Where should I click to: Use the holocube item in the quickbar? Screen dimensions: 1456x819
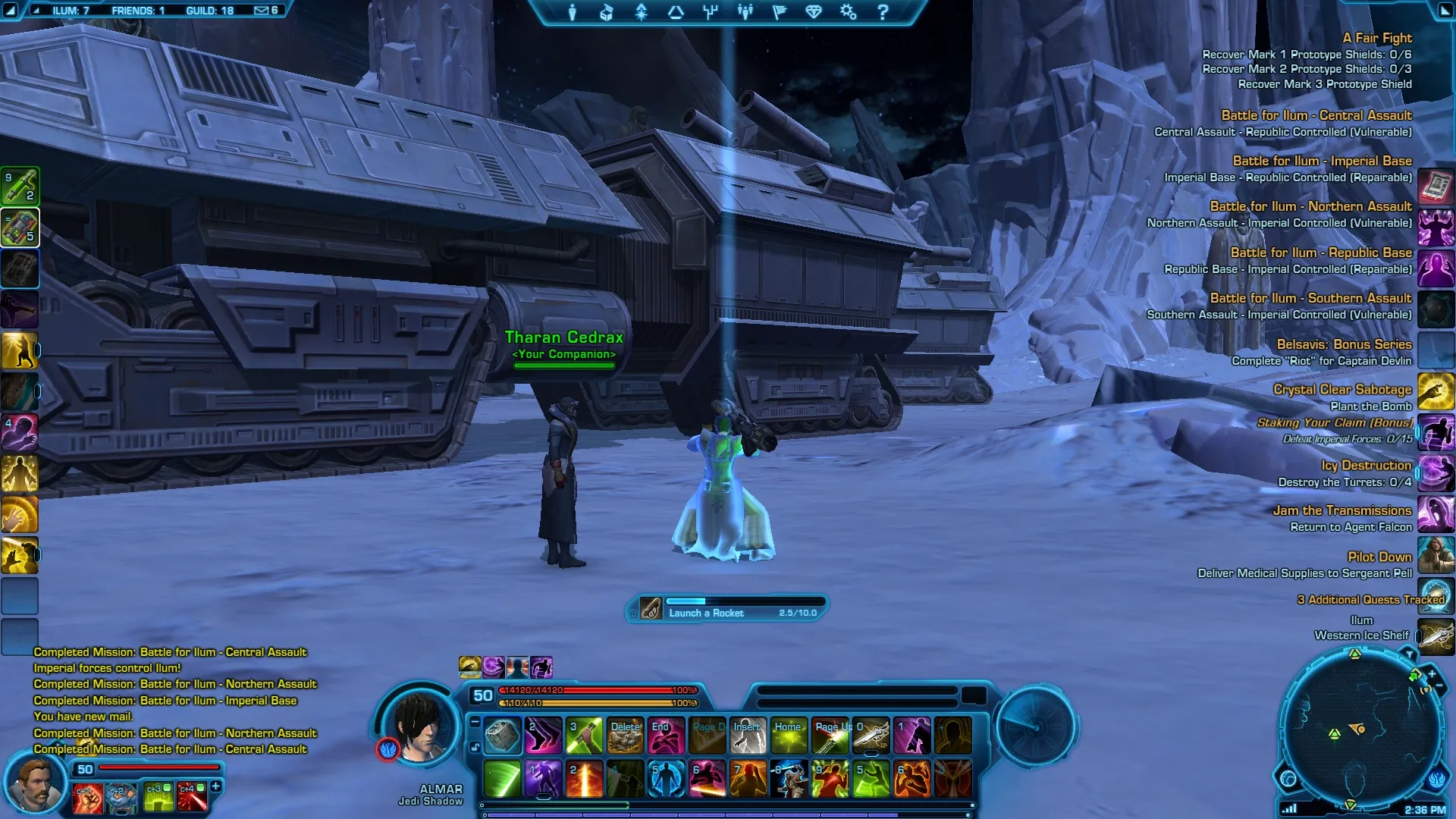pyautogui.click(x=502, y=736)
